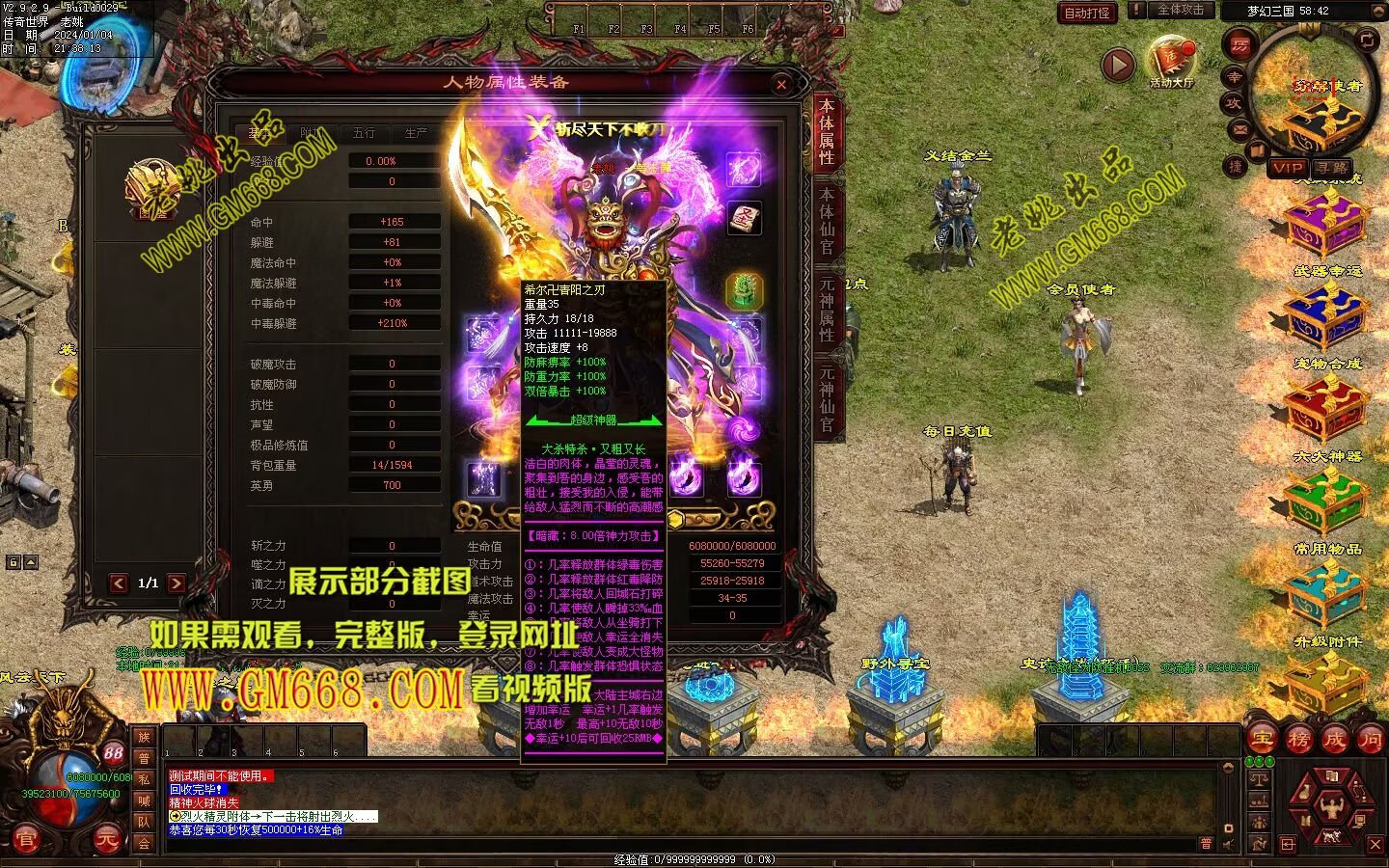Open the 宝 treasure round button

tap(1262, 740)
